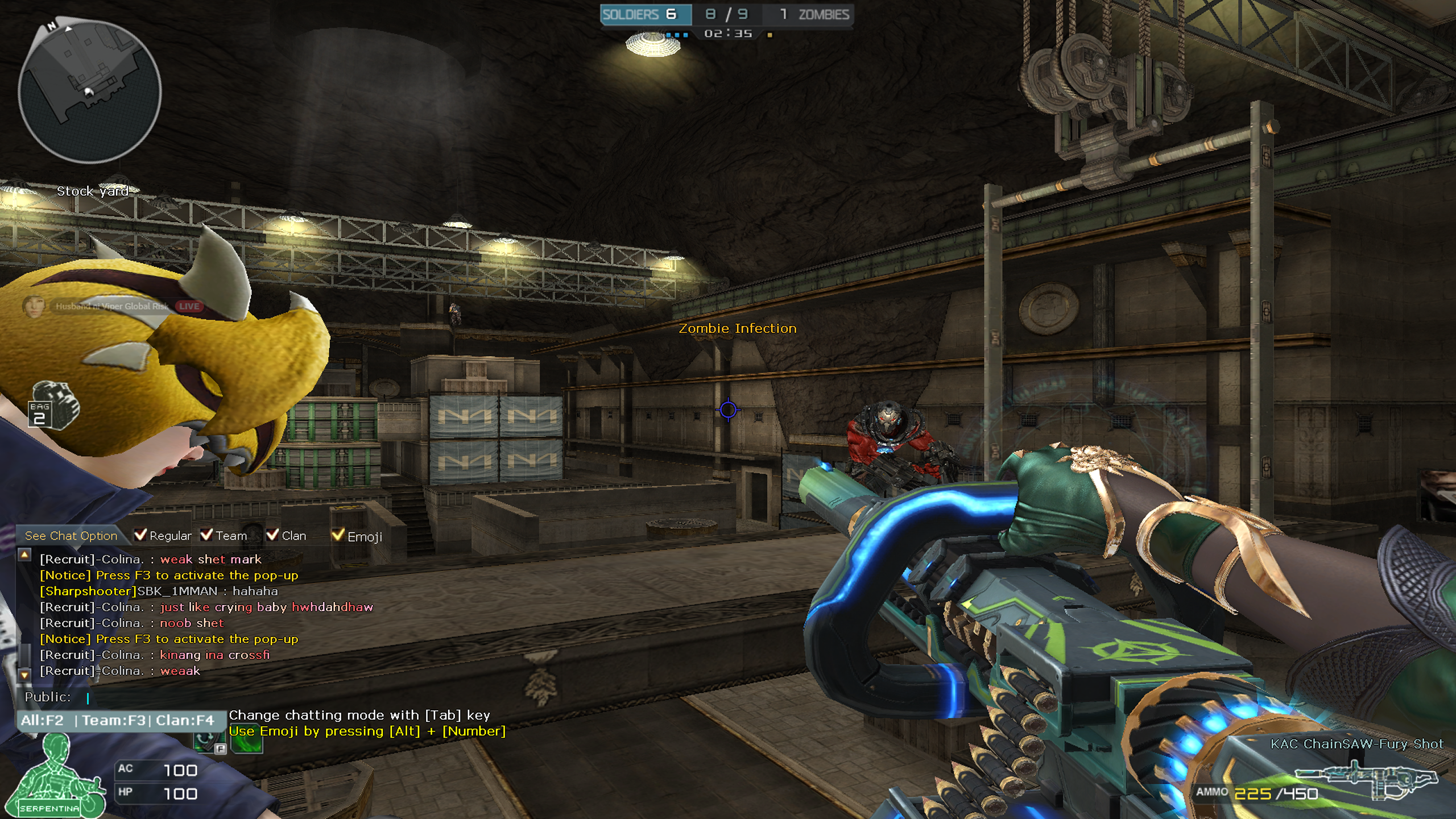
Task: Toggle the Regular chat checkbox
Action: coord(140,535)
